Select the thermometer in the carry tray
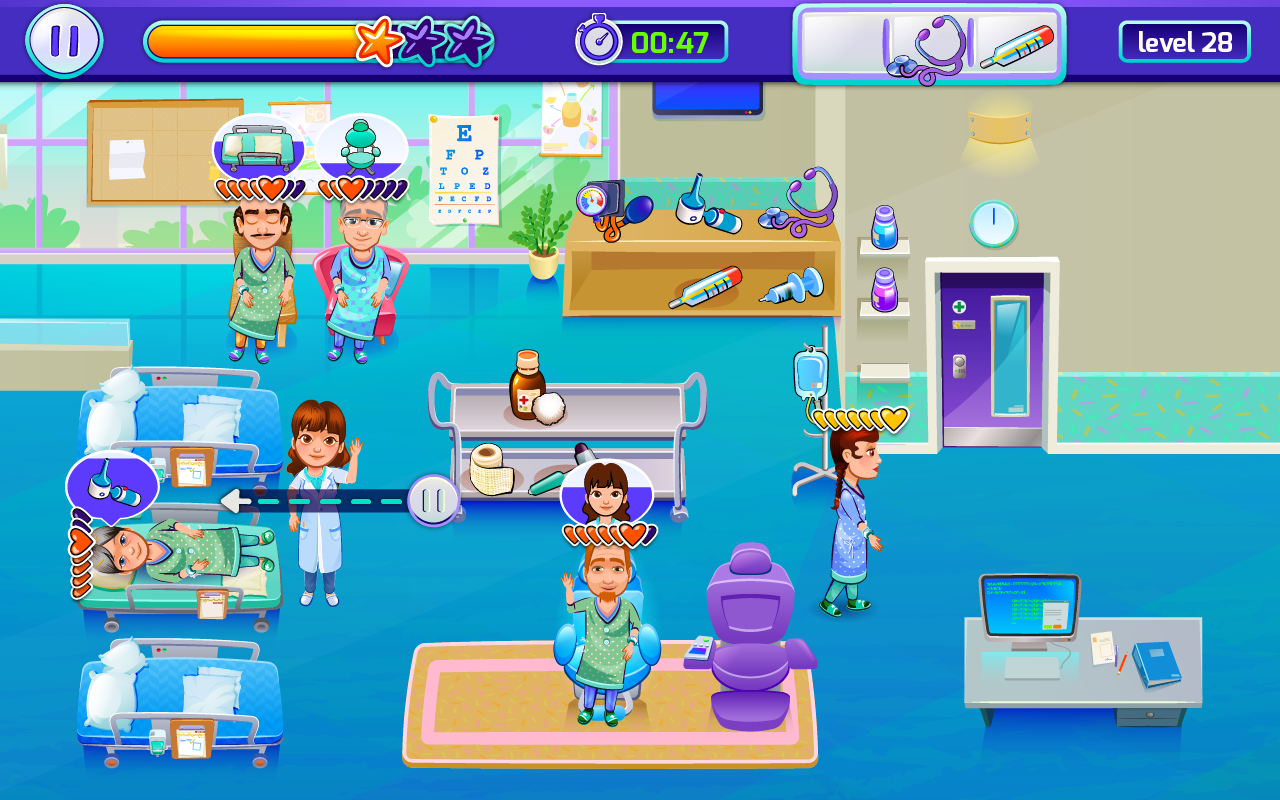Screen dimensions: 1280x800 (1016, 47)
